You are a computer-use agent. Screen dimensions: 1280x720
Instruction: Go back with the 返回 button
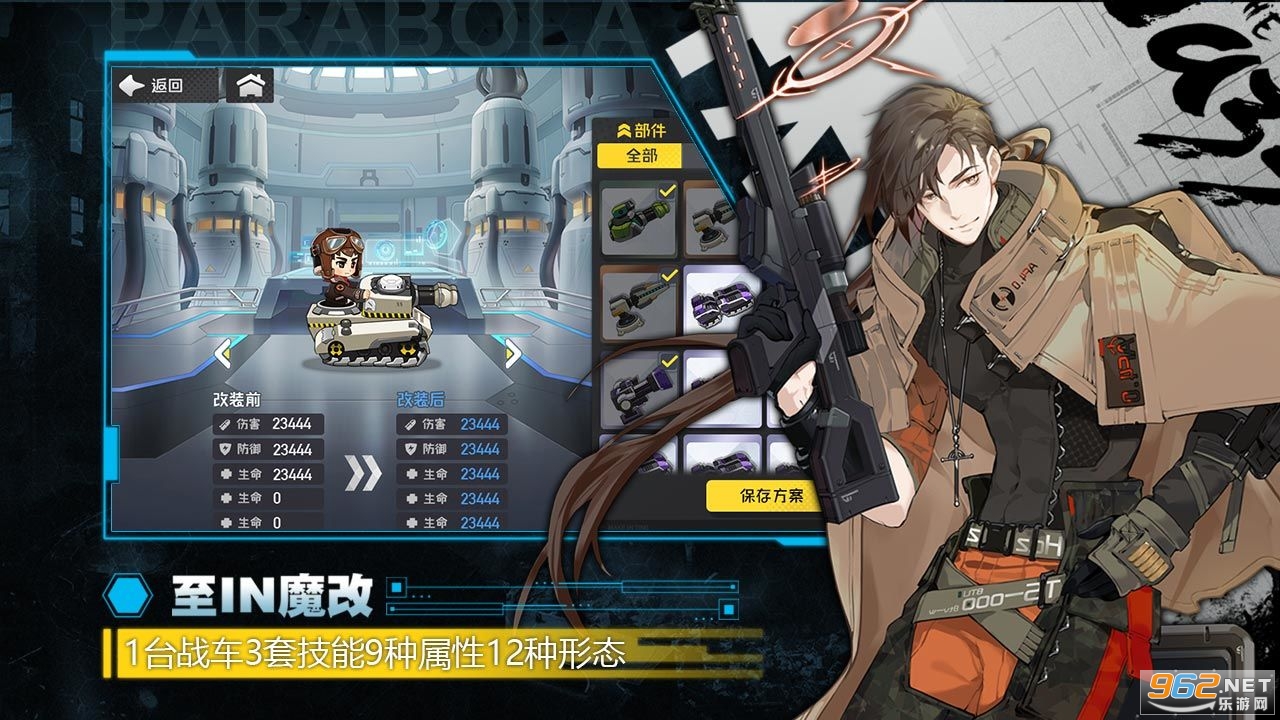(151, 86)
